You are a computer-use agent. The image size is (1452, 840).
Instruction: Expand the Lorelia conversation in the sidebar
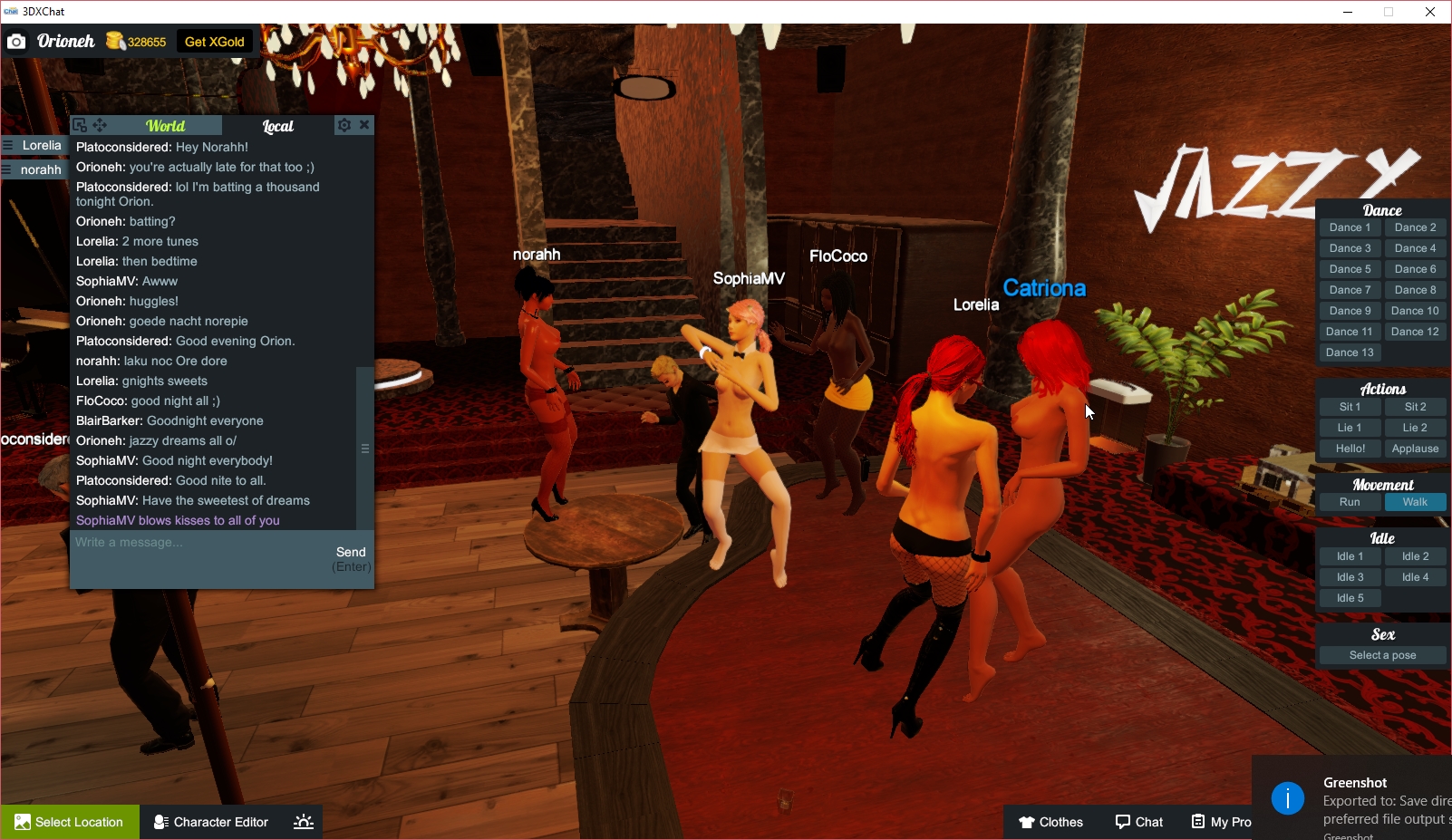coord(40,145)
